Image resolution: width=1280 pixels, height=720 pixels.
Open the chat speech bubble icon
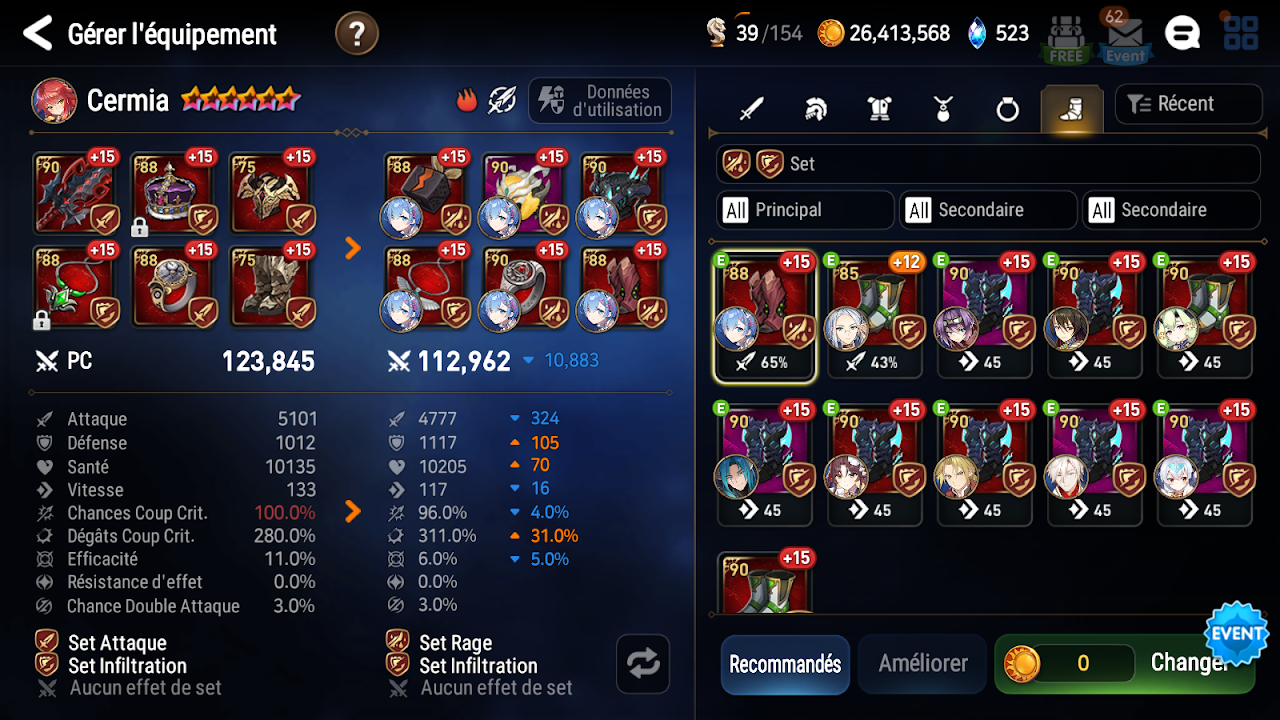coord(1182,33)
